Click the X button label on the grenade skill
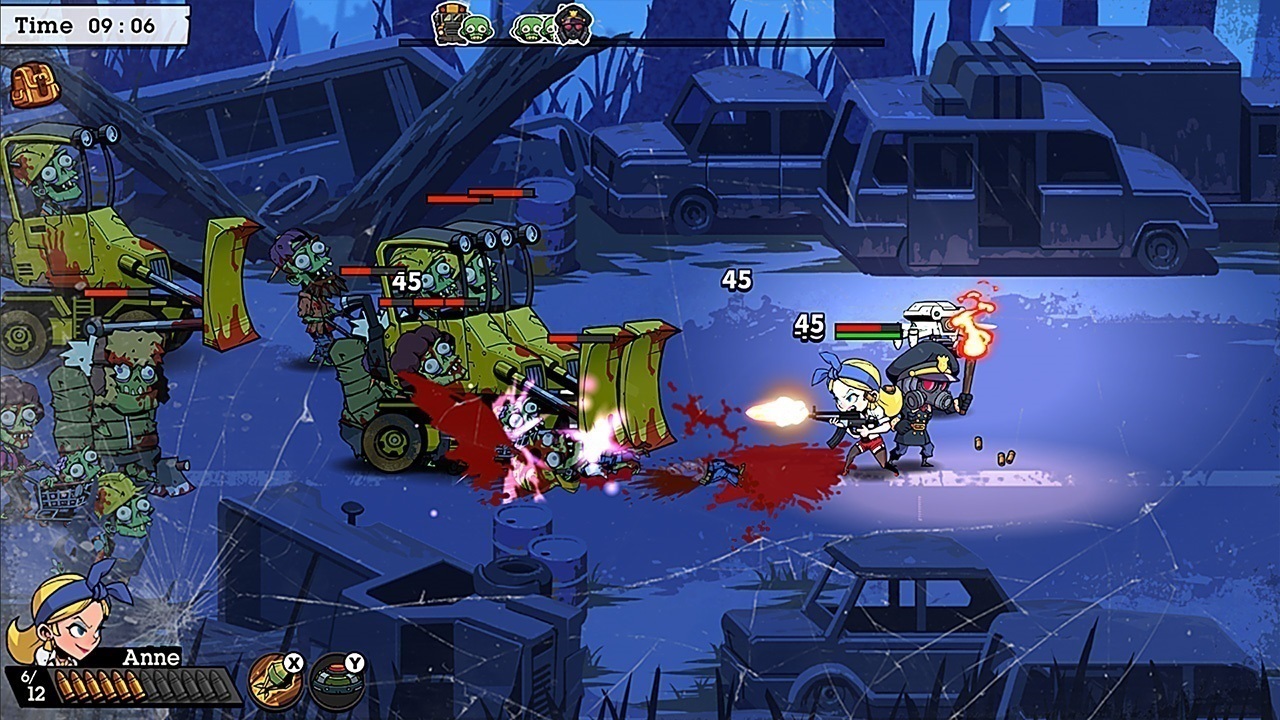1280x720 pixels. [293, 662]
